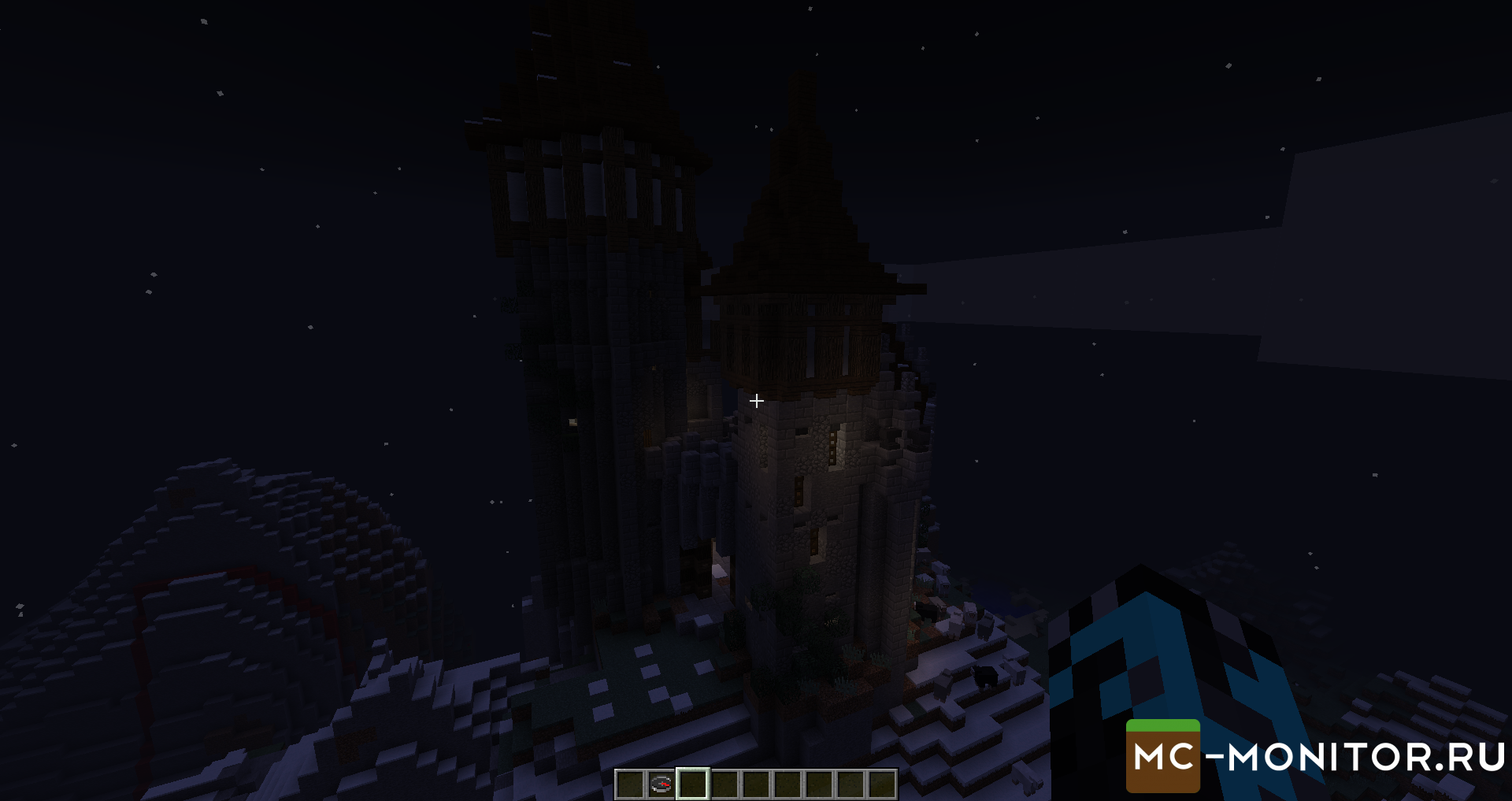The width and height of the screenshot is (1512, 801).
Task: Select the compass hotbar slot
Action: coord(661,784)
